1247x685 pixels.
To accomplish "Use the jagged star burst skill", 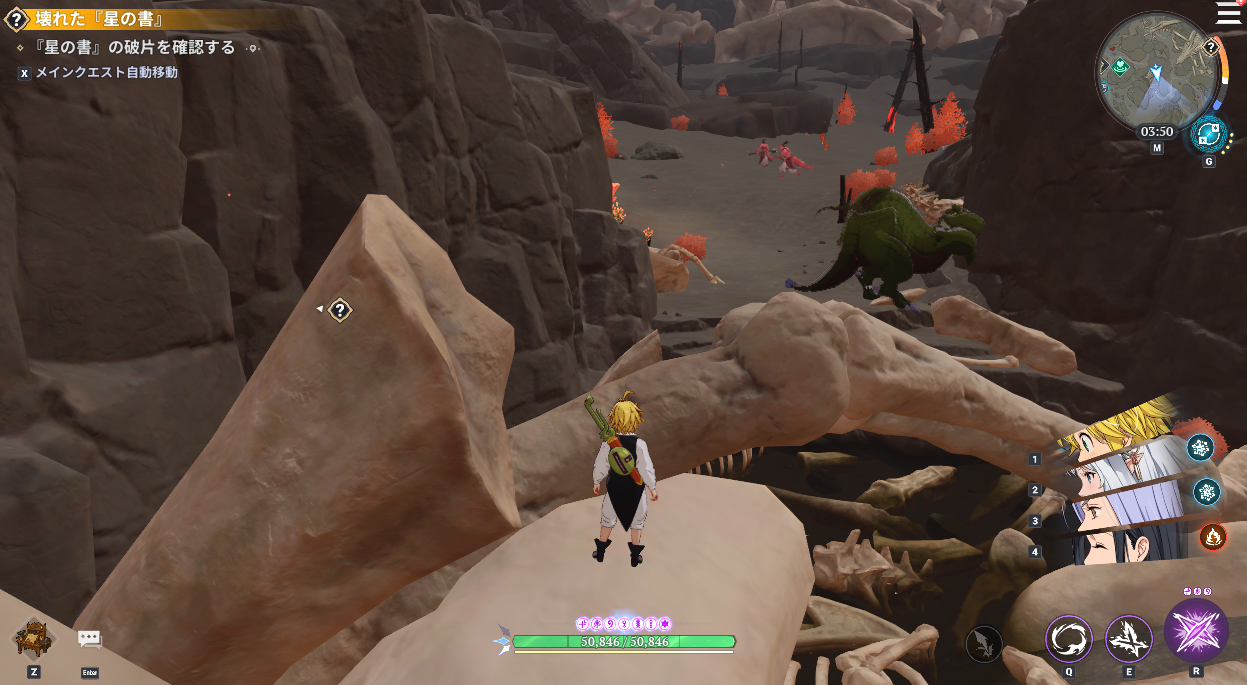I will (x=1129, y=638).
